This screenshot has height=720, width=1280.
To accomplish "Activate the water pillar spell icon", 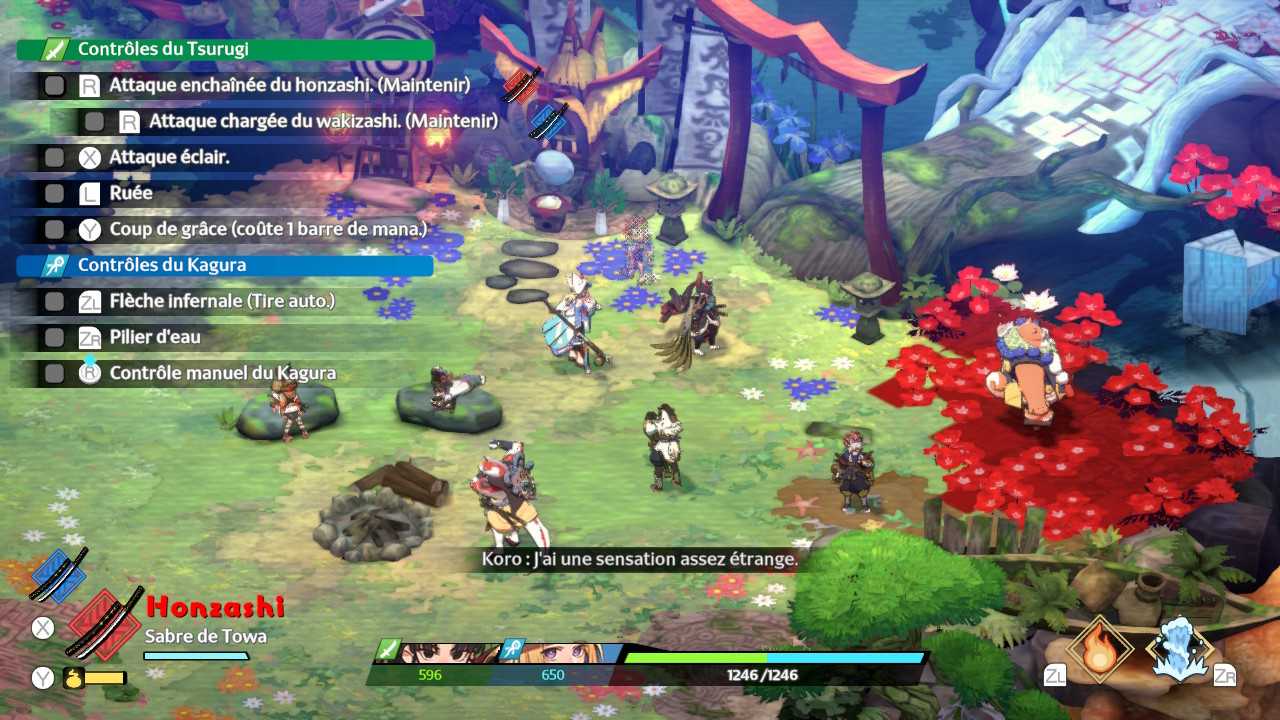I will [x=1179, y=649].
